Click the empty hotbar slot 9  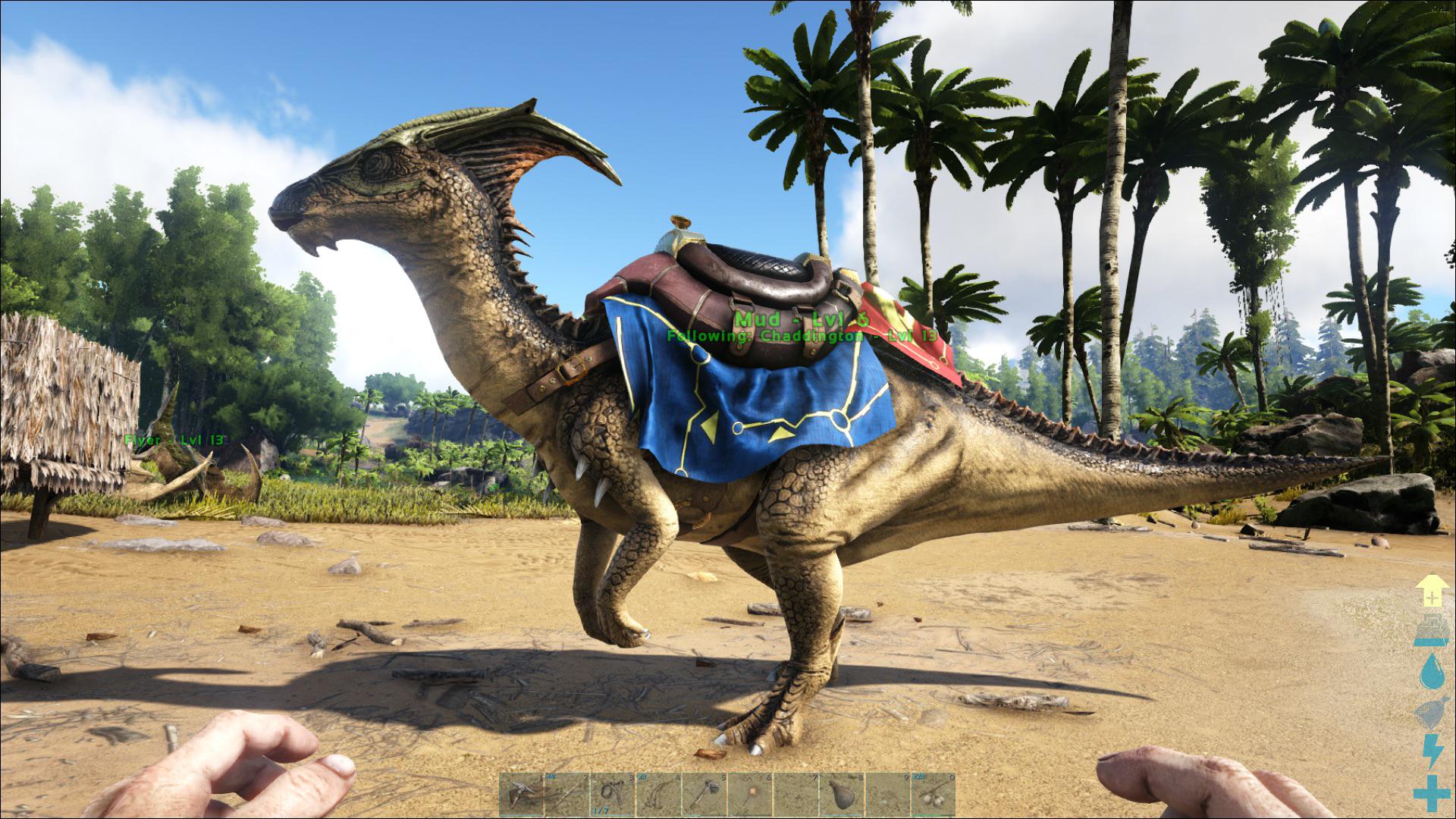[x=885, y=796]
